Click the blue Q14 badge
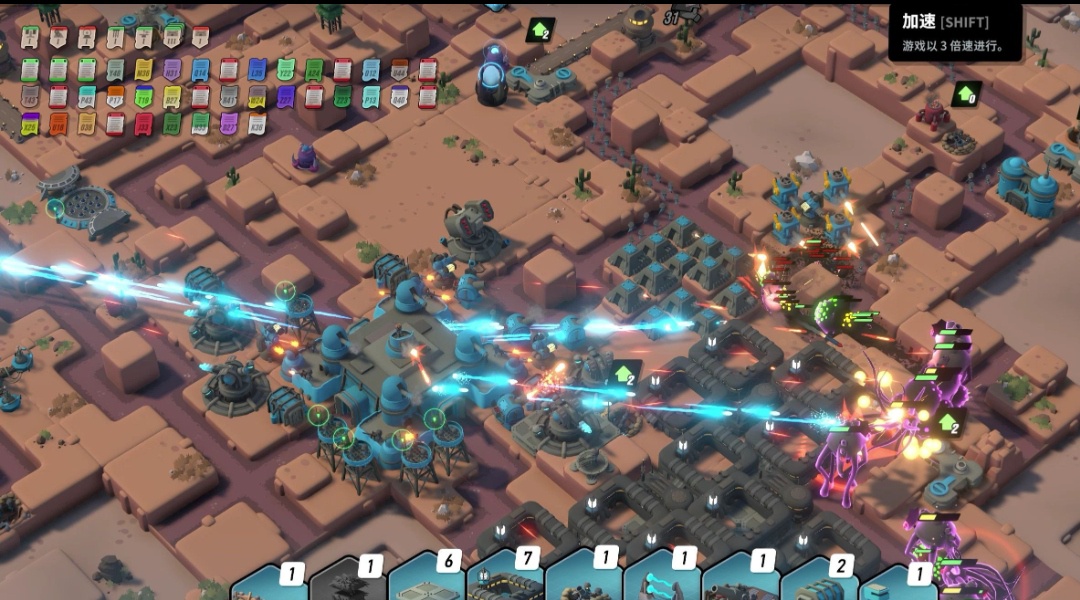Viewport: 1080px width, 600px height. coord(201,71)
